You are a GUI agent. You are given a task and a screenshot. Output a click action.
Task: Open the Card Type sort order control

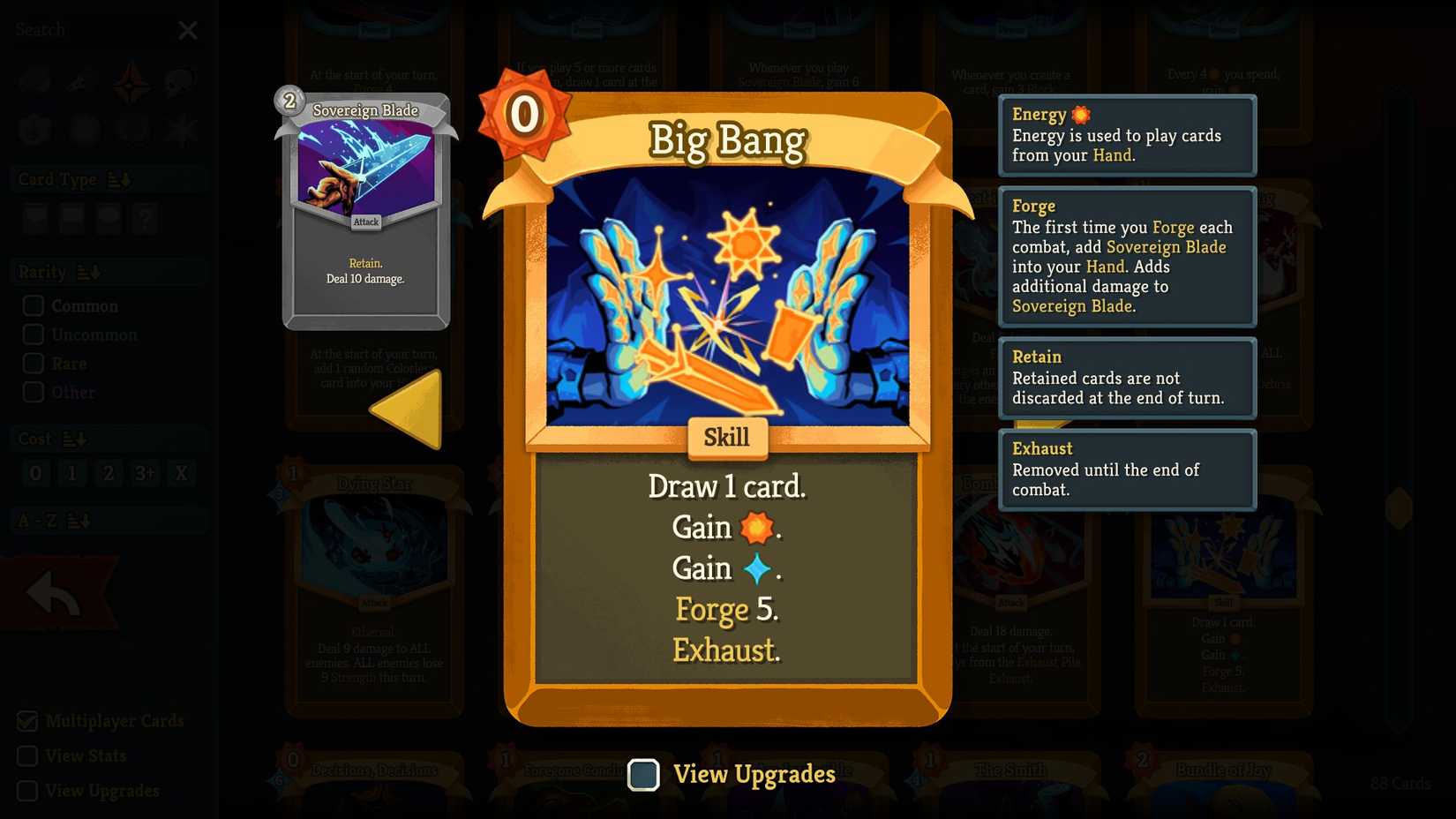click(120, 178)
